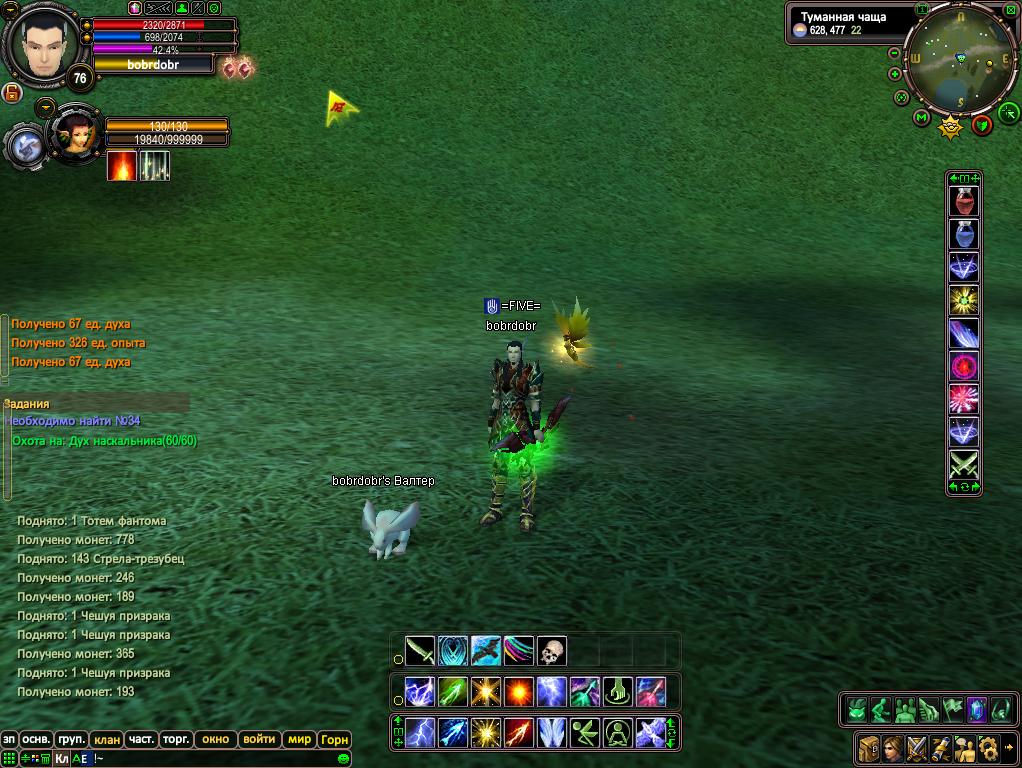Viewport: 1022px width, 768px height.
Task: Cast the orange fireball sun skill
Action: click(x=519, y=691)
